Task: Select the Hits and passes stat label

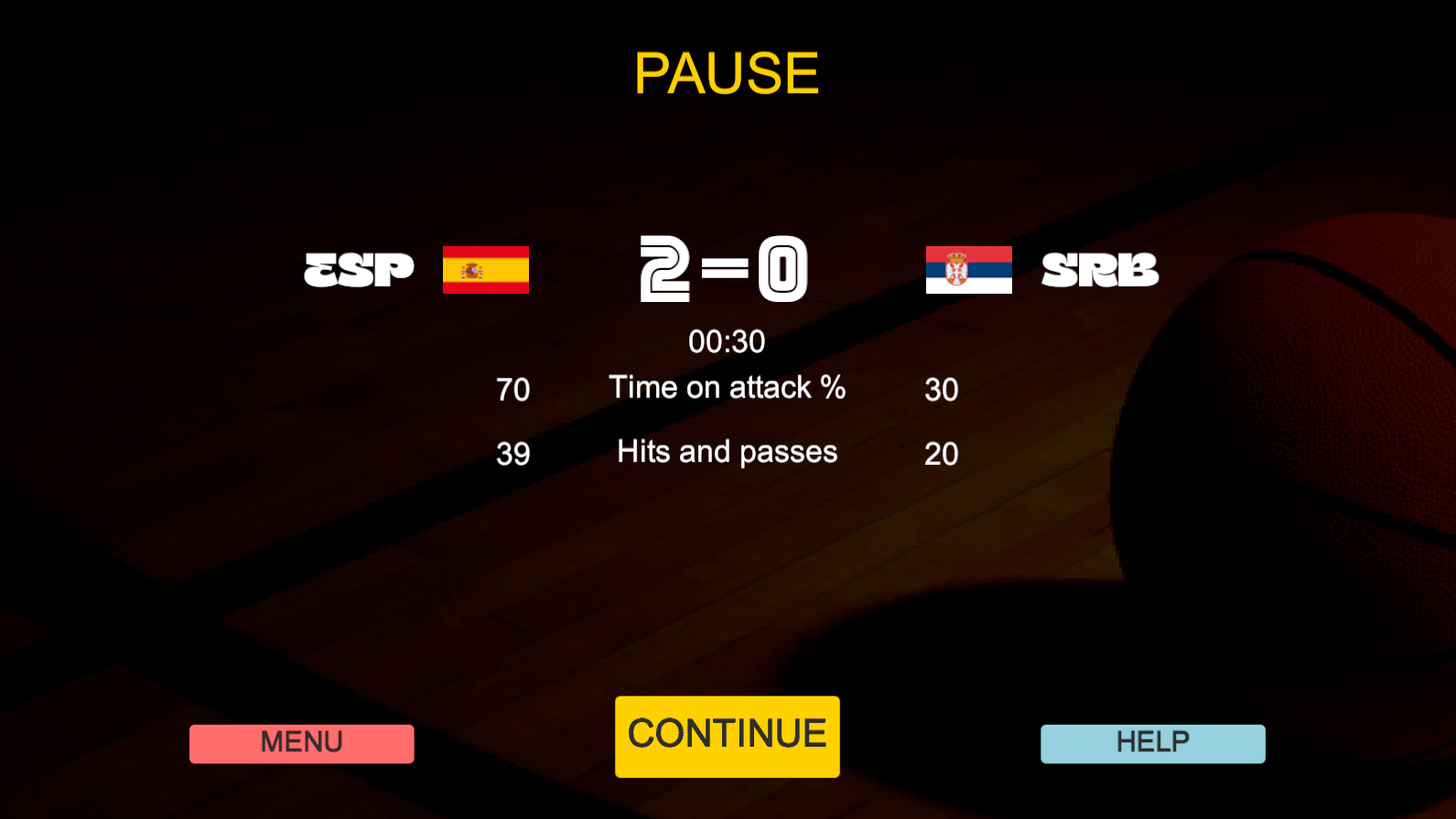Action: click(727, 452)
